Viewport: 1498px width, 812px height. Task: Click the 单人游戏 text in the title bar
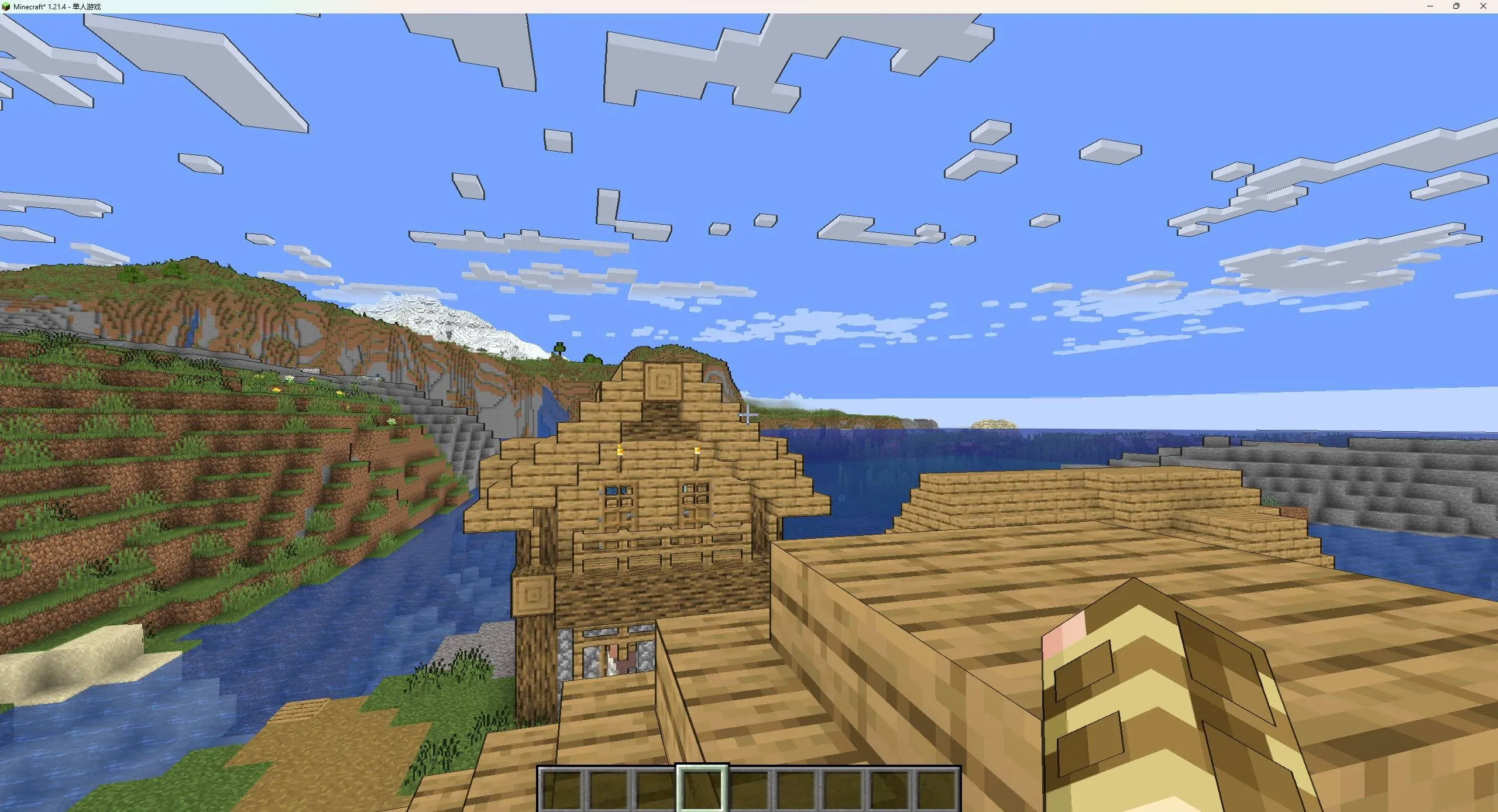(86, 6)
